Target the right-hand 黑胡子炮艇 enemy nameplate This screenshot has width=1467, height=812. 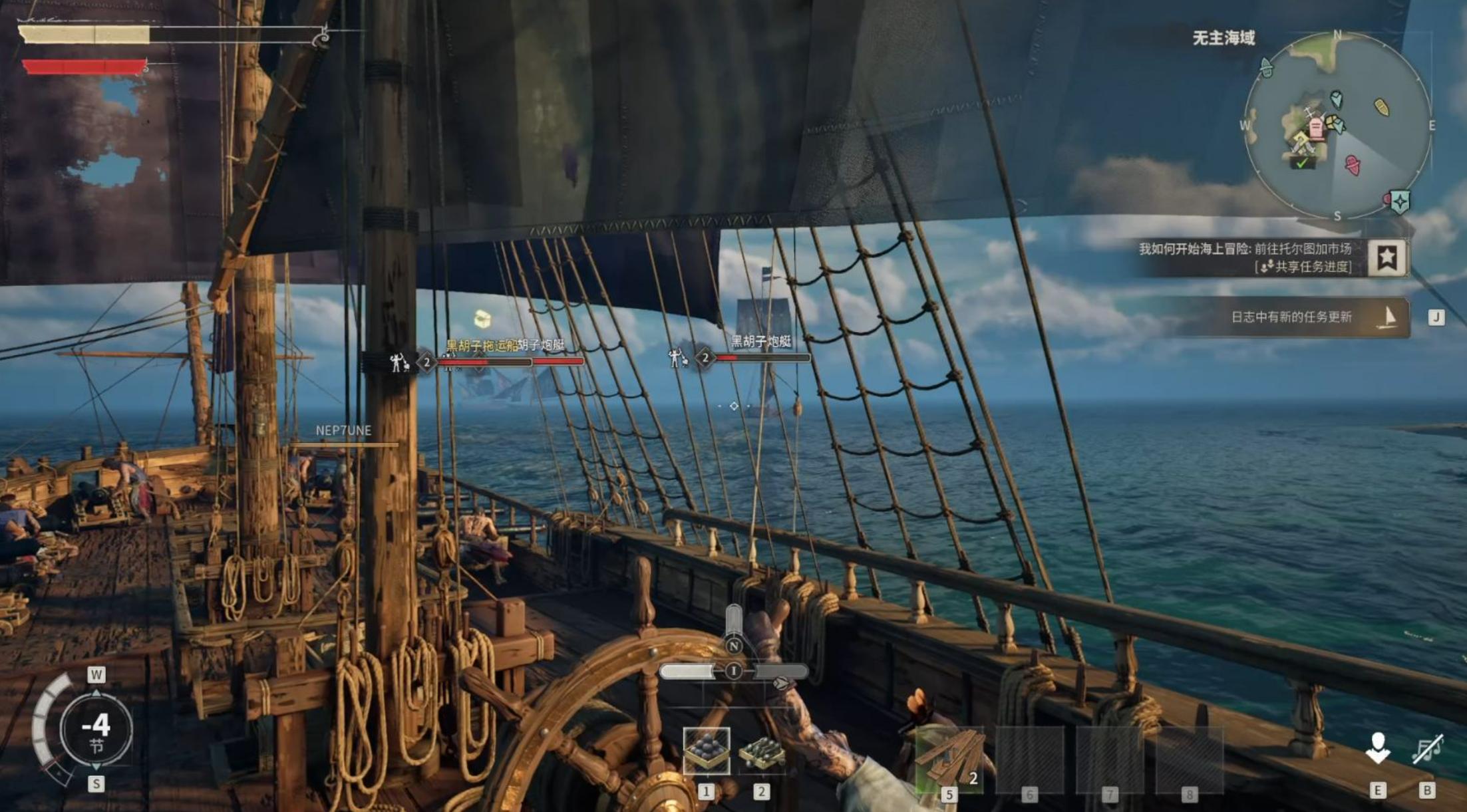761,342
